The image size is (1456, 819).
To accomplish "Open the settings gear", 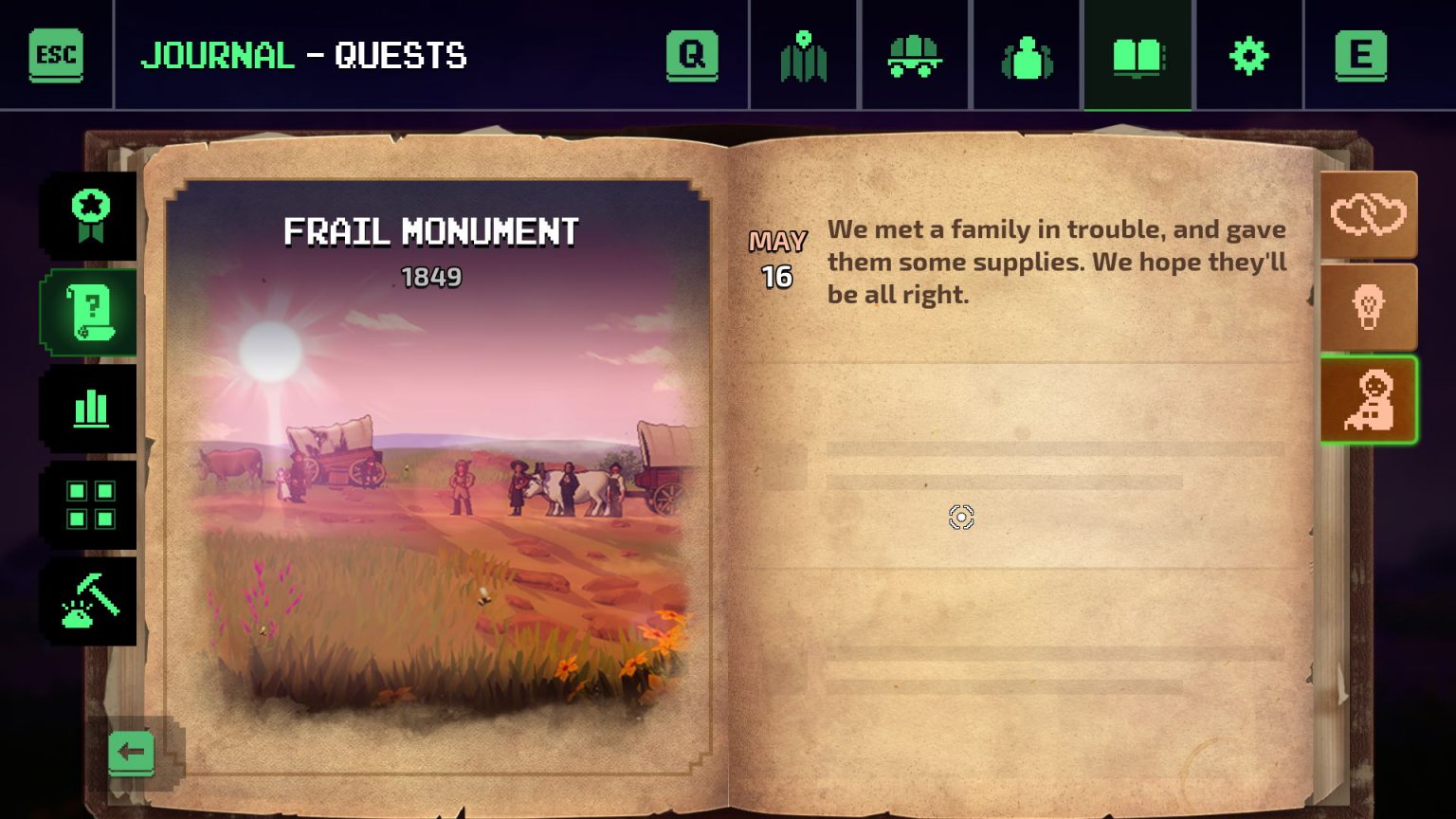I will click(x=1248, y=55).
